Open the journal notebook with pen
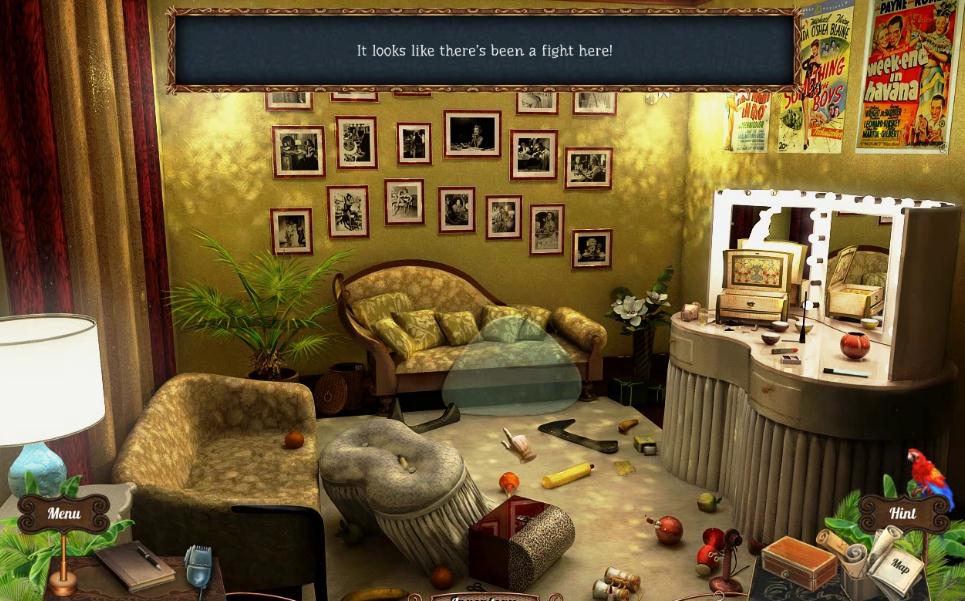 pyautogui.click(x=135, y=565)
